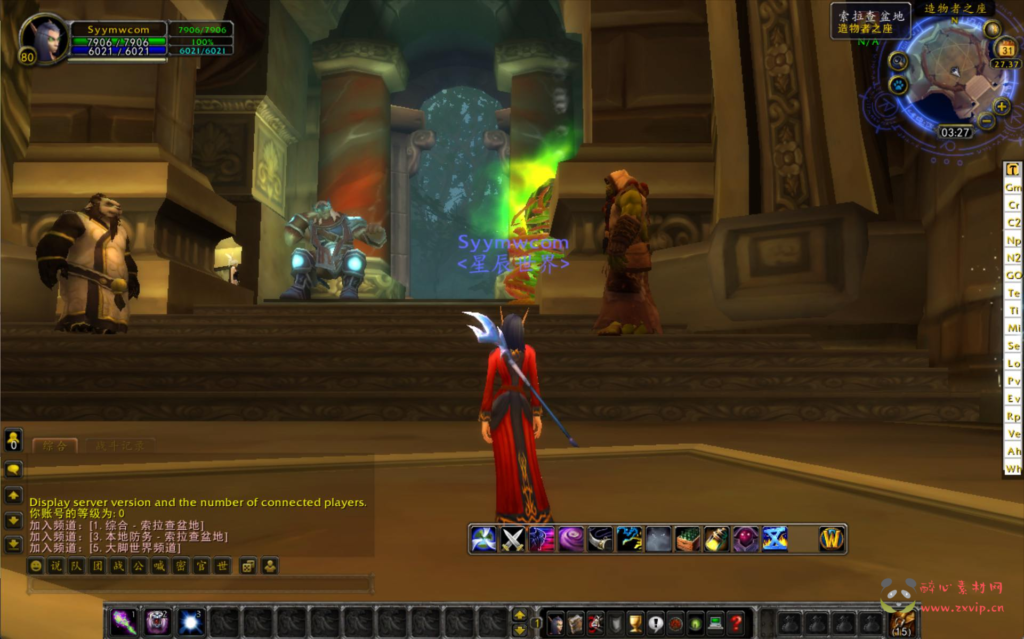Activate the crossed swords attack icon
Screen dimensions: 1024x639
[513, 539]
